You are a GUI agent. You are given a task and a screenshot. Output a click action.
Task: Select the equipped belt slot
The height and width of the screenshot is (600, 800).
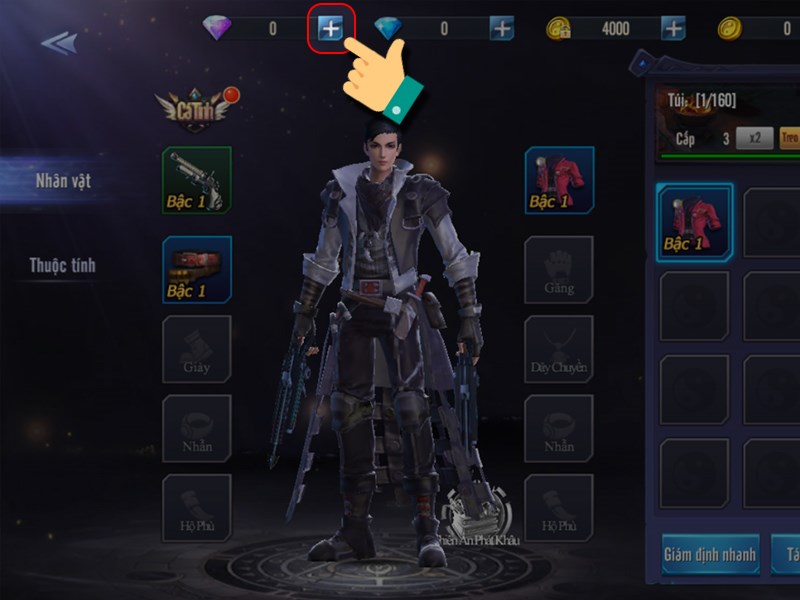(197, 269)
